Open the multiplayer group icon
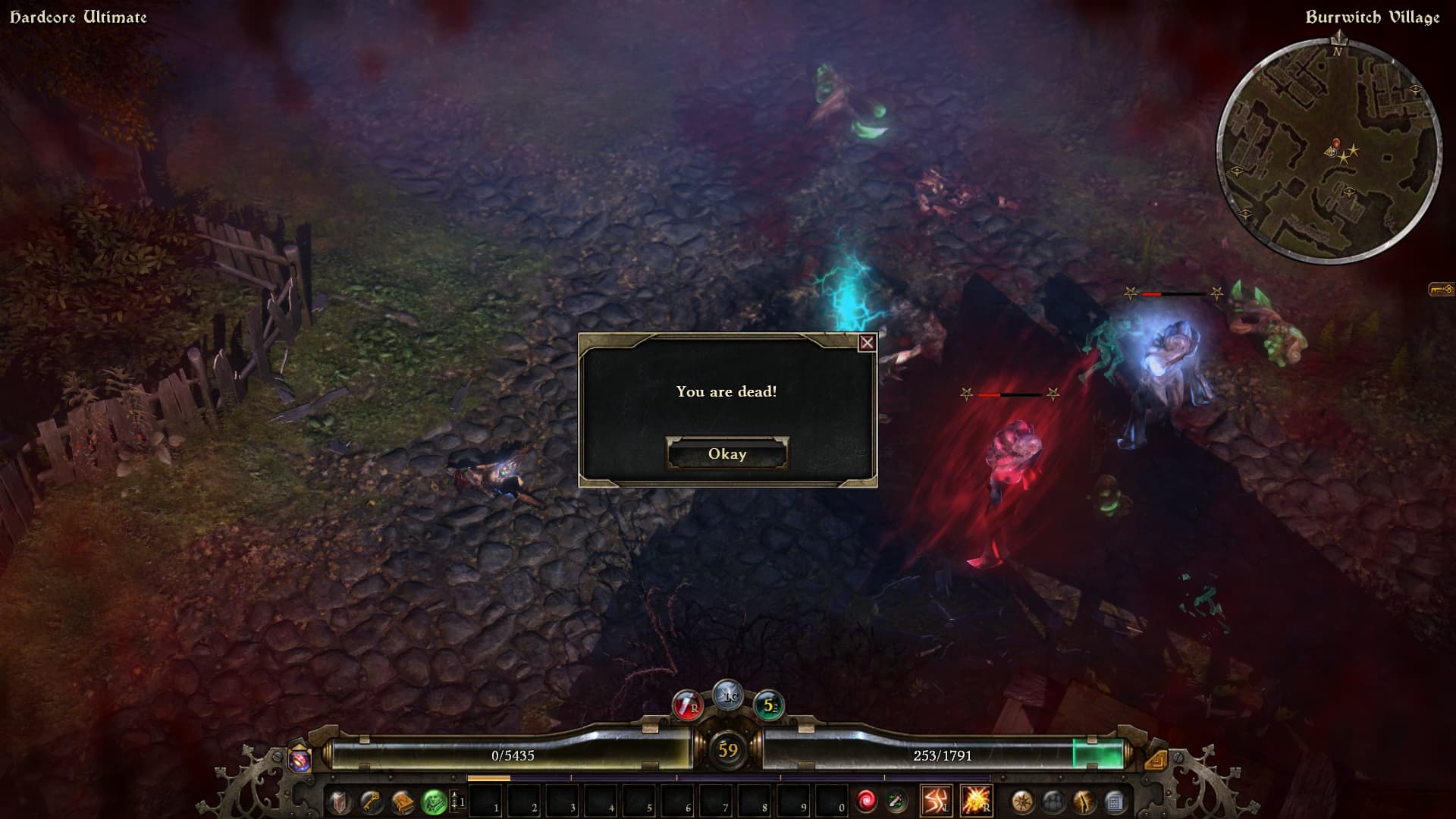 (1053, 802)
